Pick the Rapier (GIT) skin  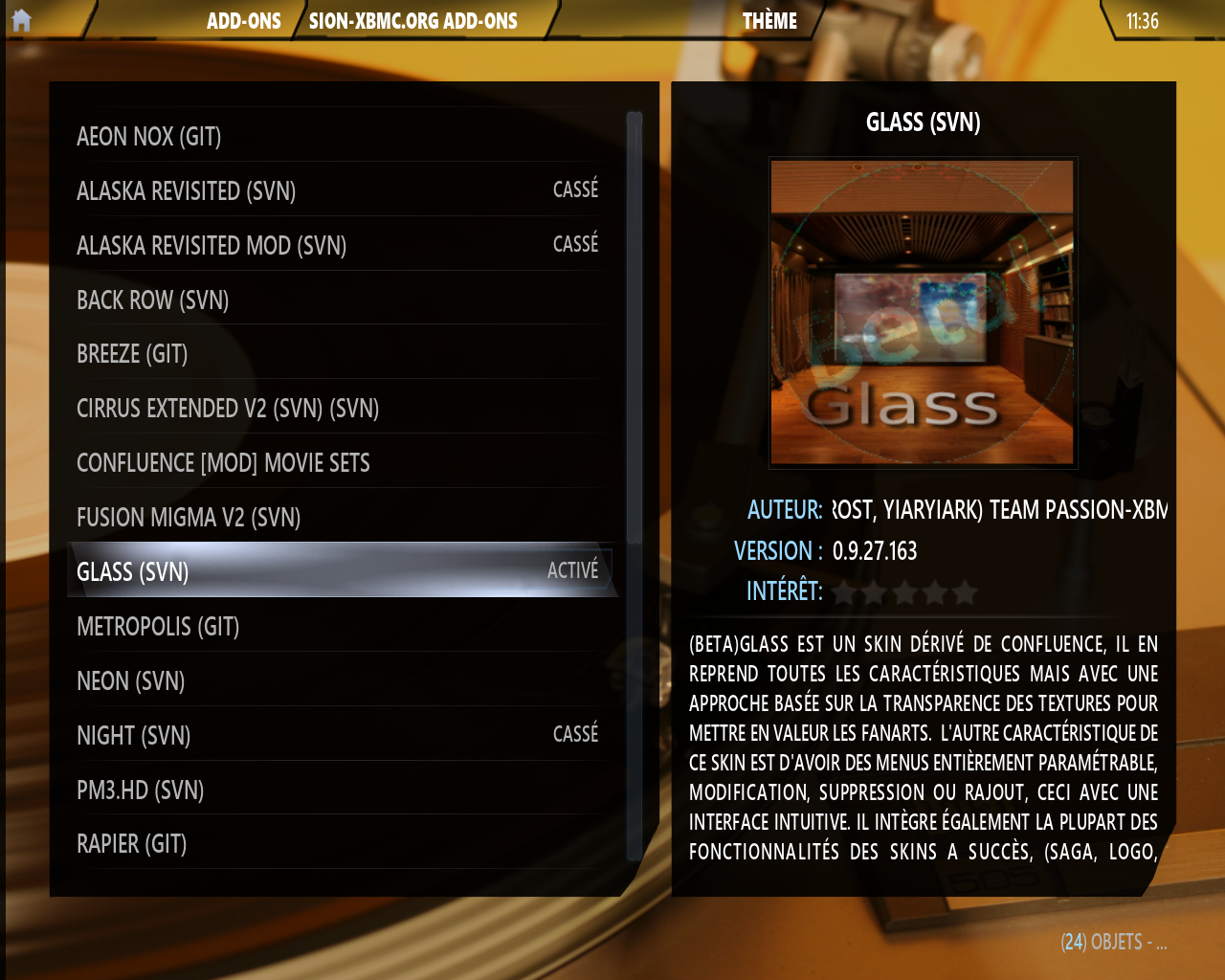click(x=132, y=844)
